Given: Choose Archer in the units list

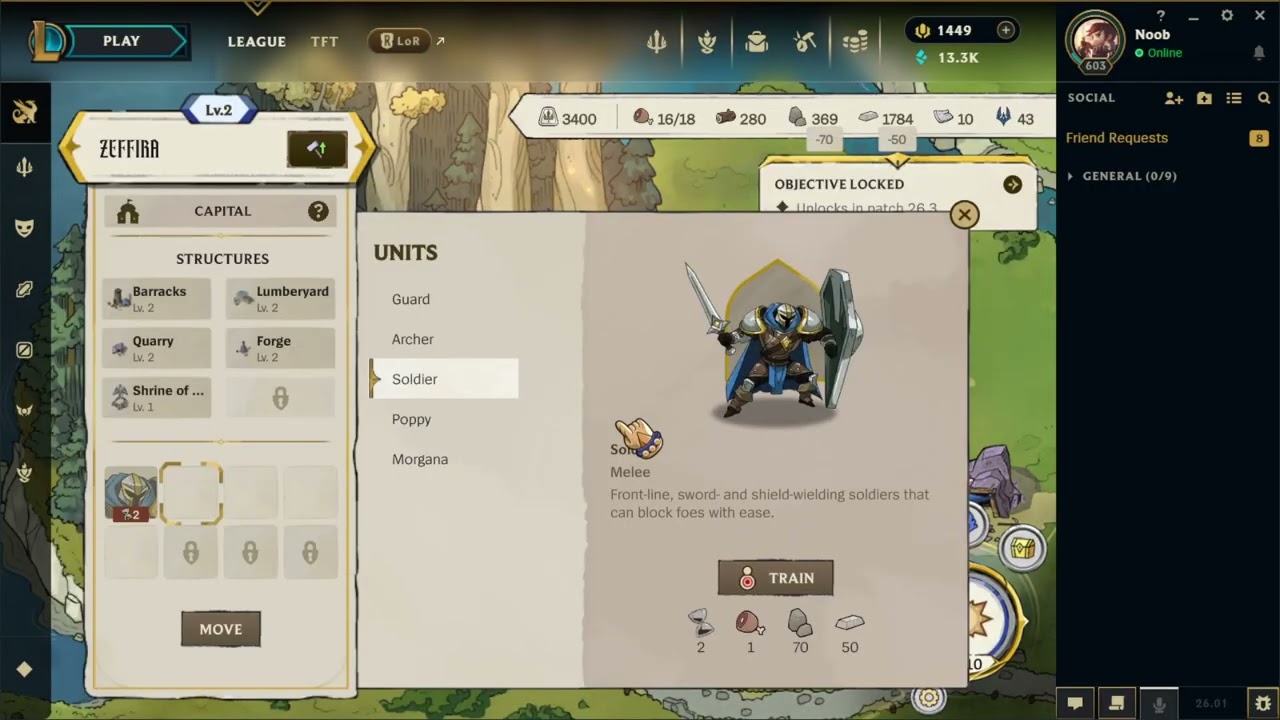Looking at the screenshot, I should click(413, 339).
